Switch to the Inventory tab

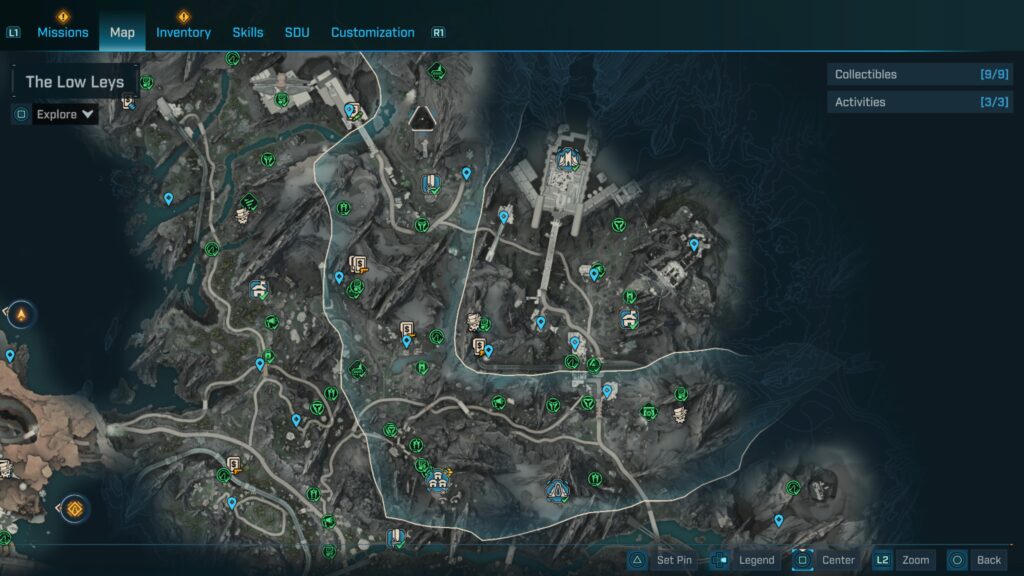[183, 32]
